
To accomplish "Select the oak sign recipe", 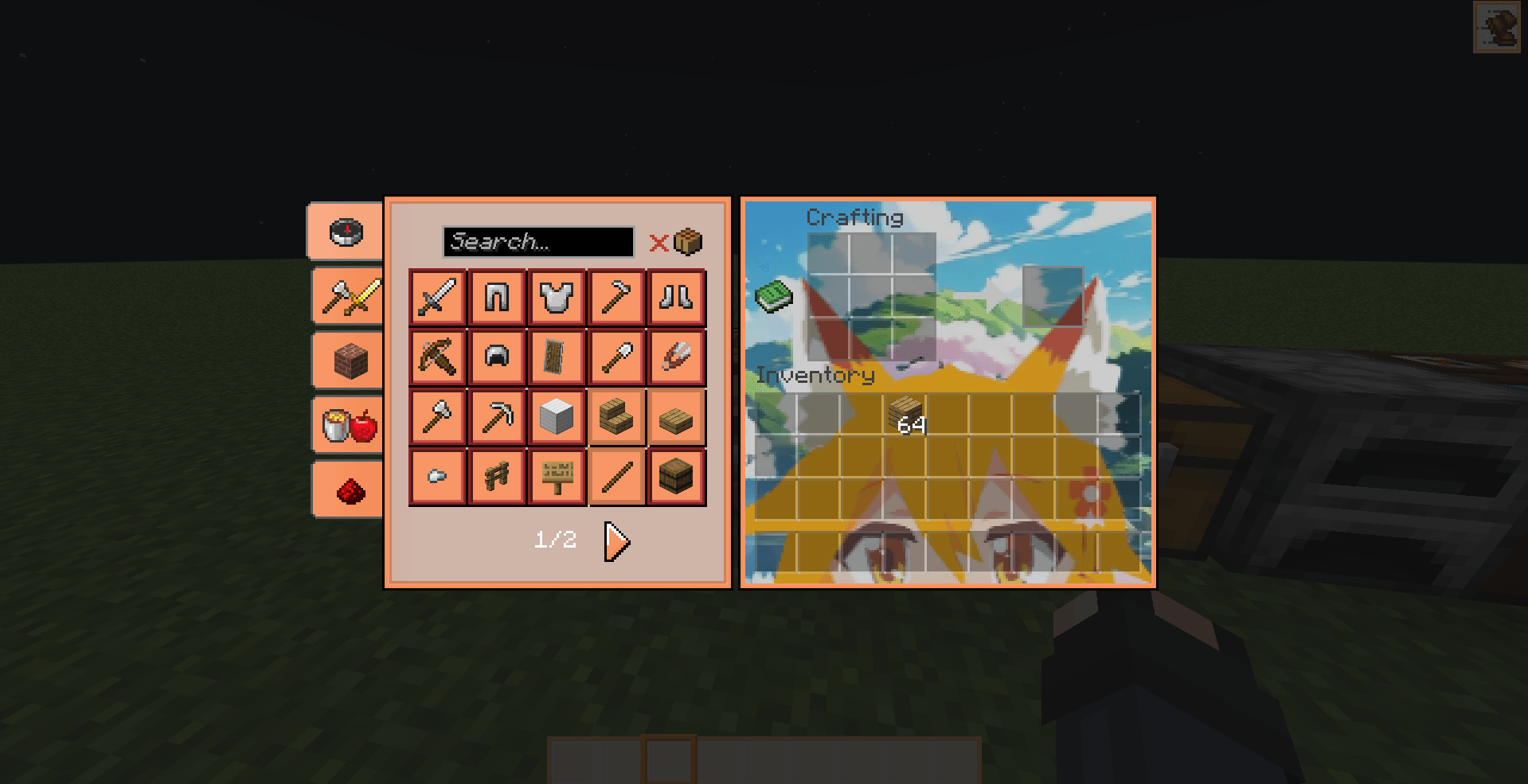I will point(557,475).
